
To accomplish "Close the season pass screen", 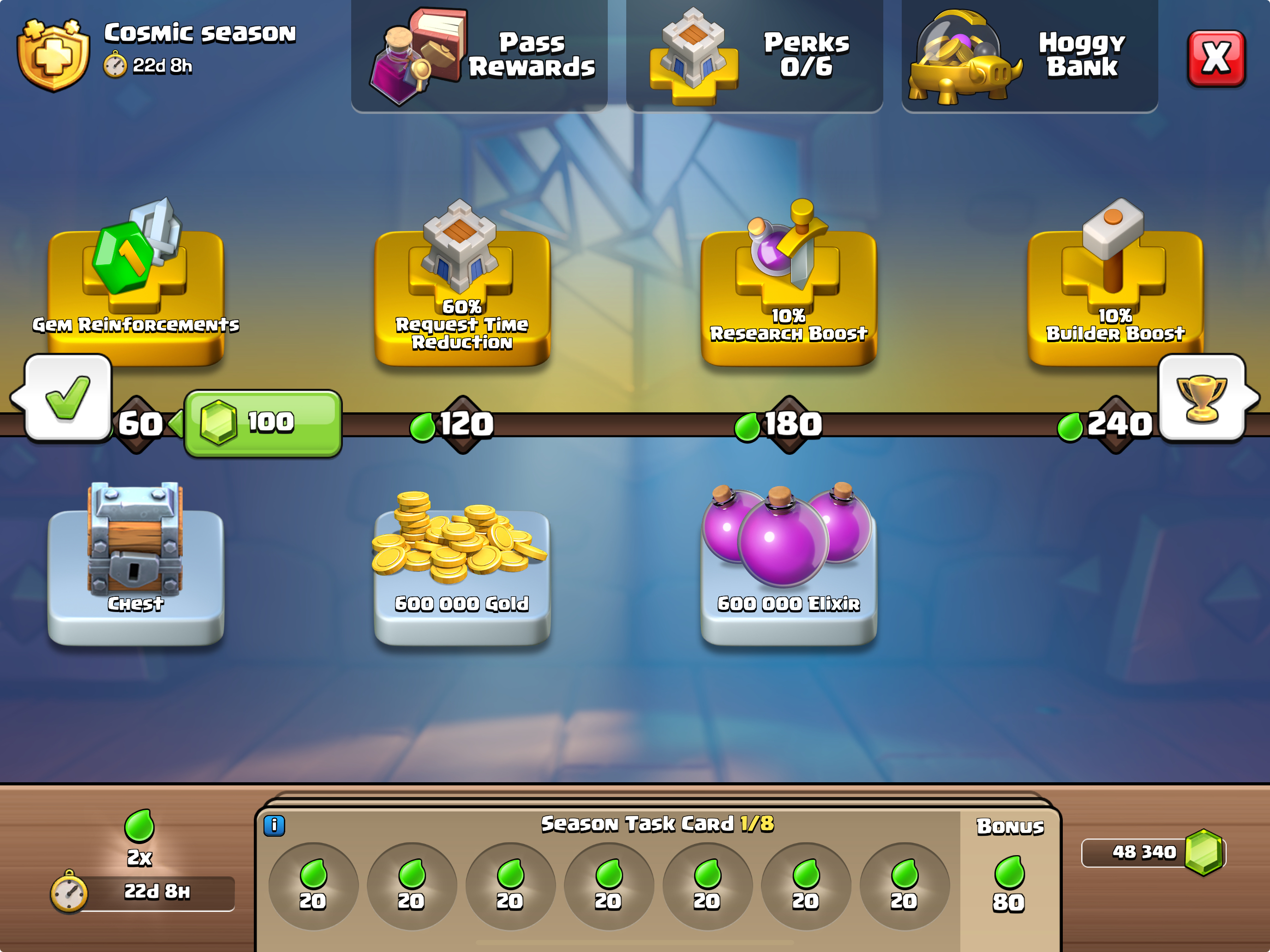I will [1216, 58].
